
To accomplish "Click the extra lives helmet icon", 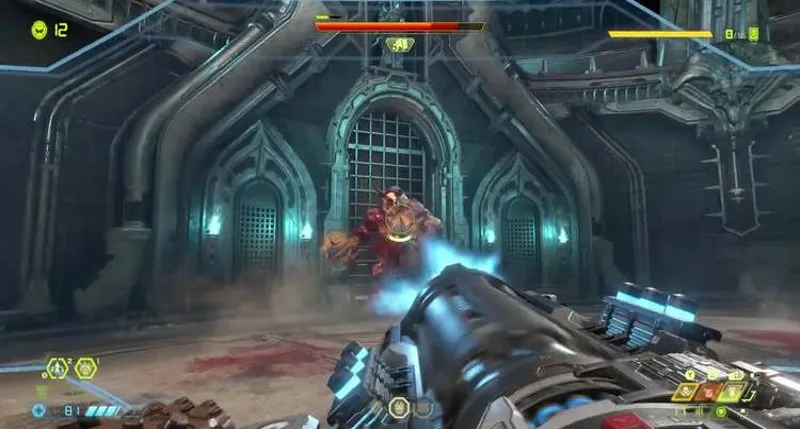I will tap(39, 30).
